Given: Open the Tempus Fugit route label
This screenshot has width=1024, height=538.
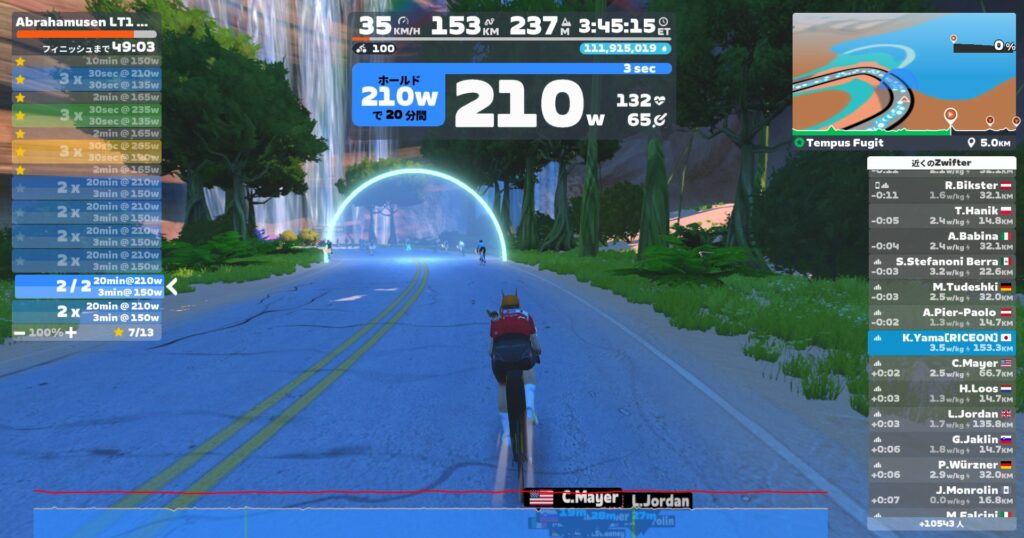Looking at the screenshot, I should point(831,143).
